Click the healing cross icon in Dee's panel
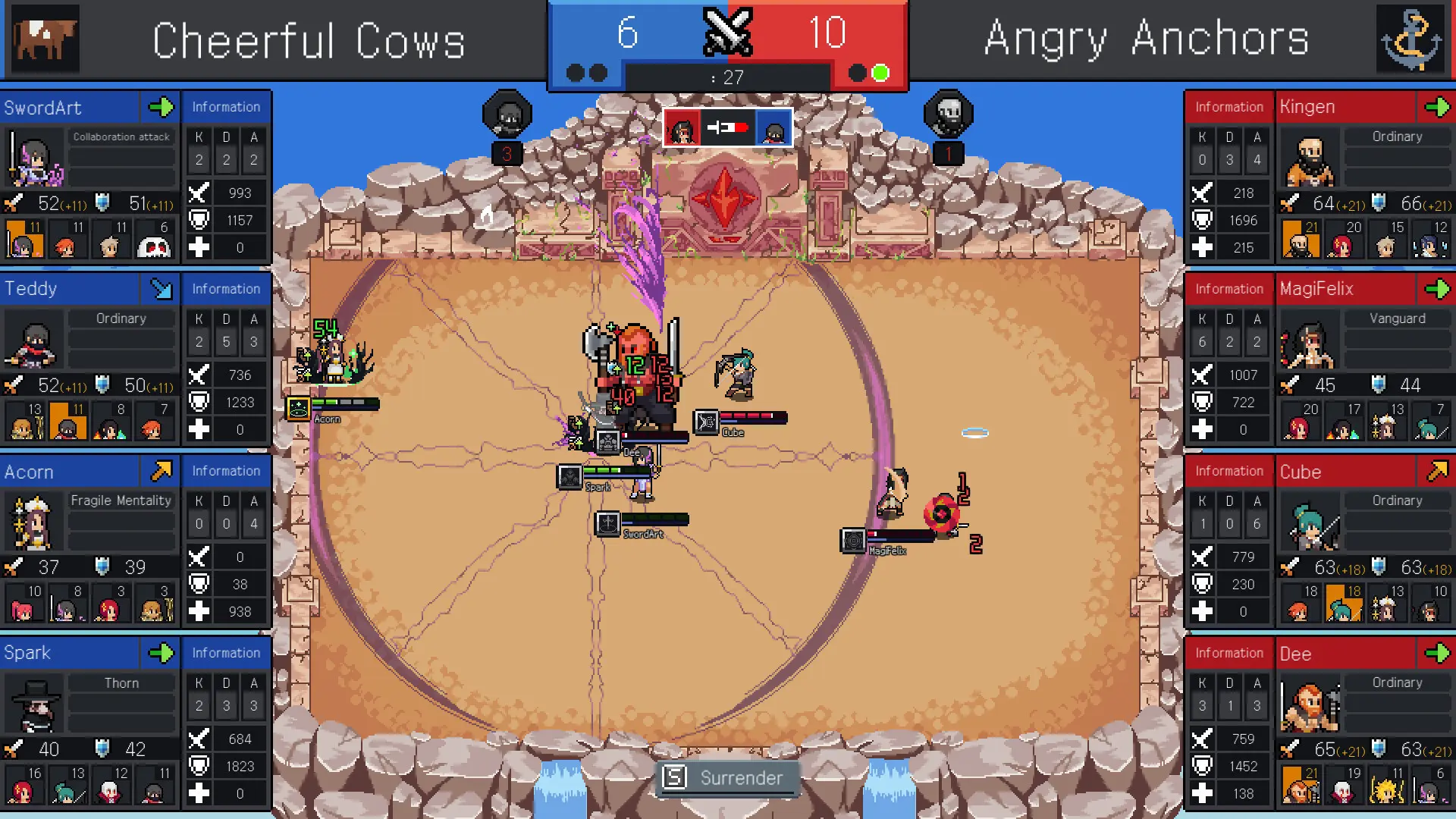1456x819 pixels. pyautogui.click(x=1202, y=793)
